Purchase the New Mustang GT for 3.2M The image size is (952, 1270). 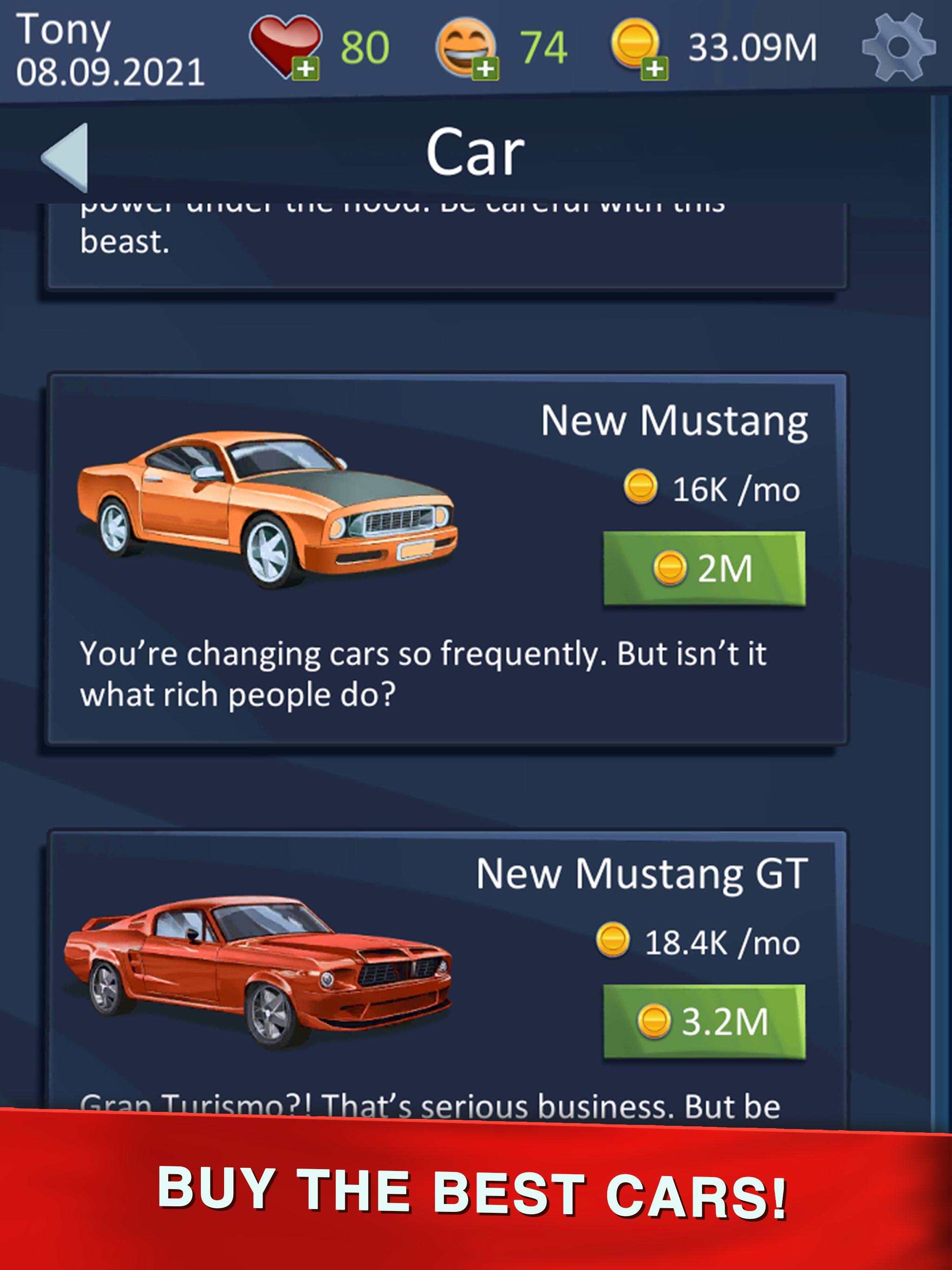704,1021
